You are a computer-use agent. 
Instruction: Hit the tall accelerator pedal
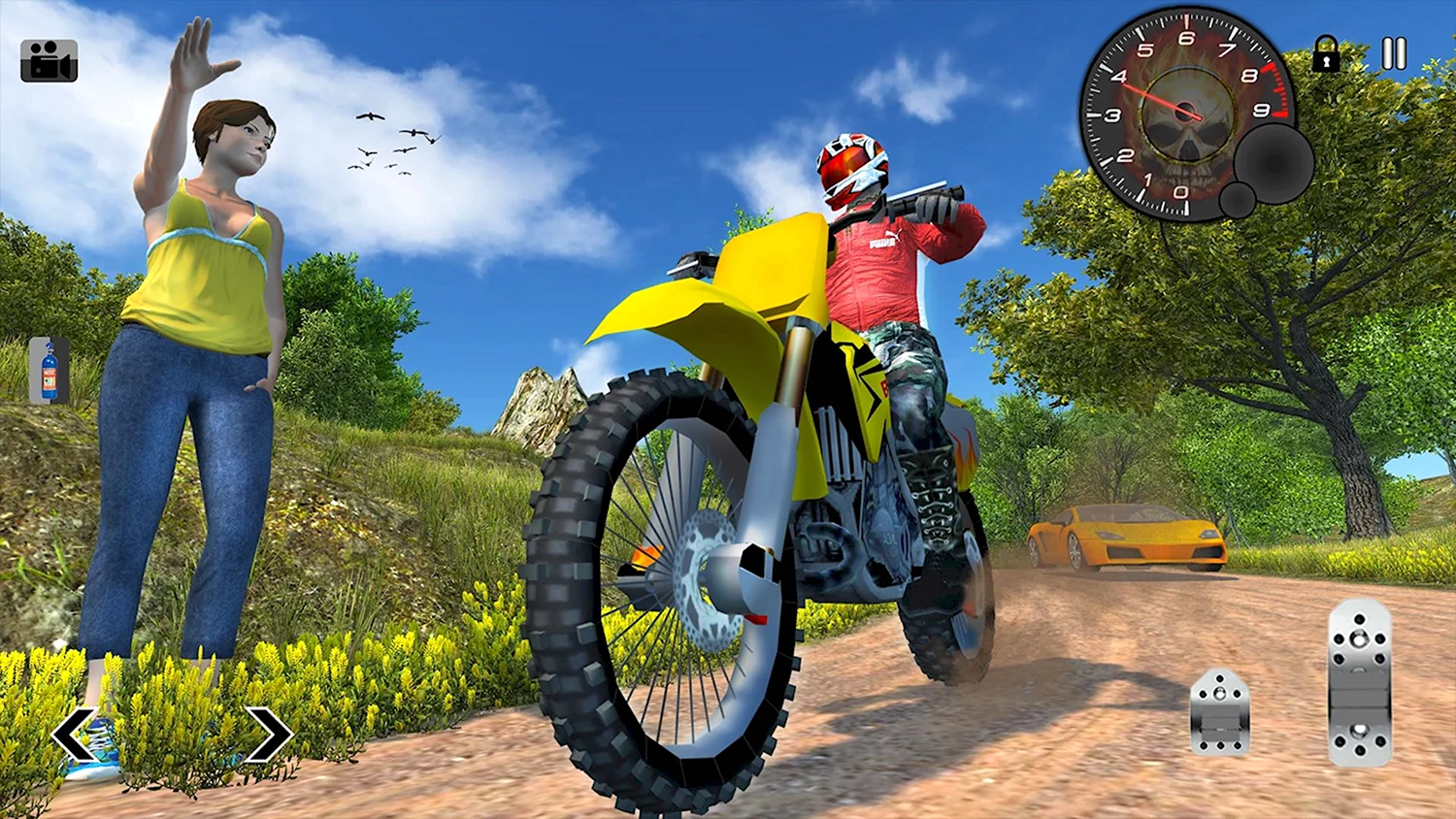point(1359,682)
